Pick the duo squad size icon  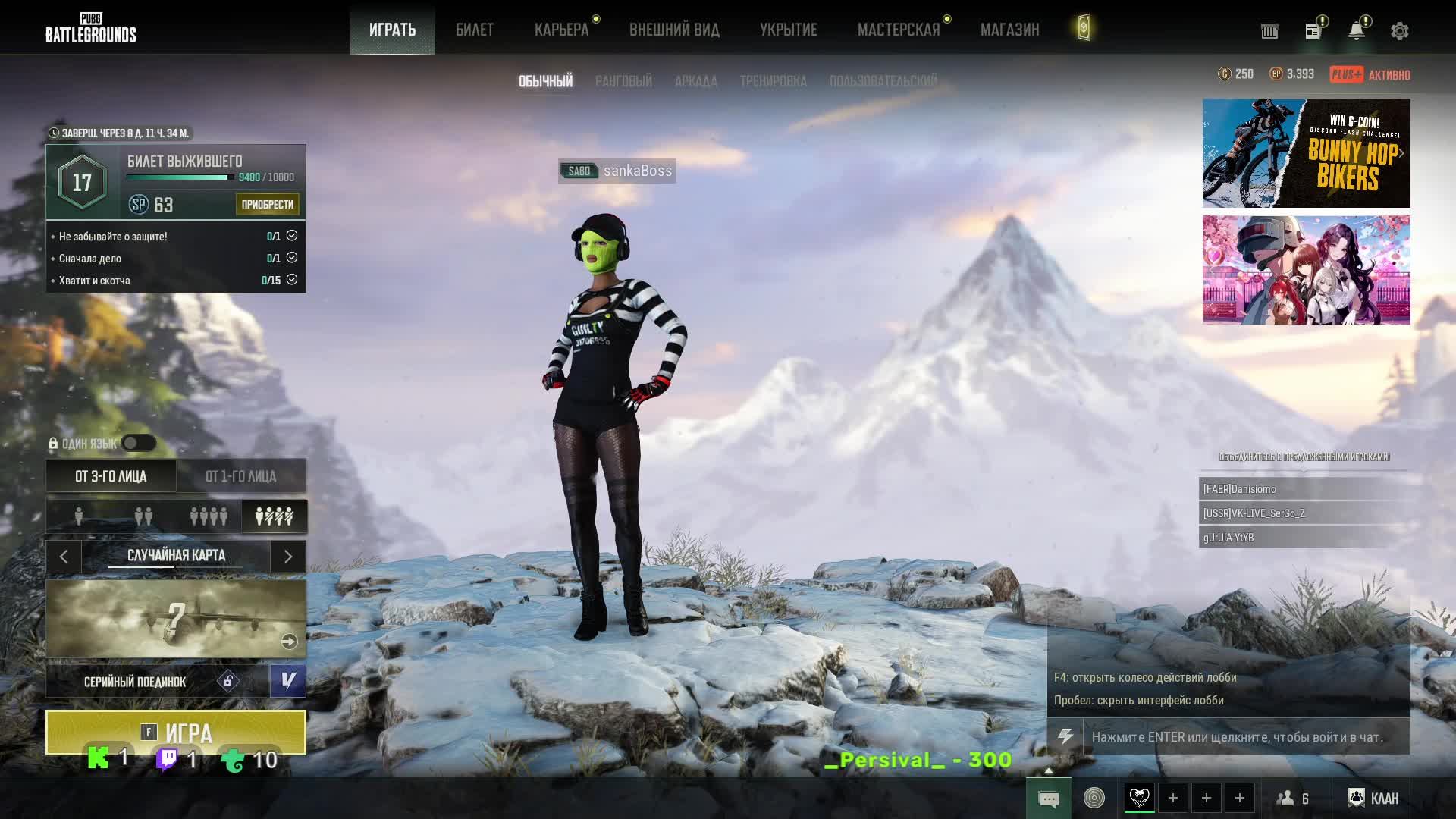[x=143, y=516]
